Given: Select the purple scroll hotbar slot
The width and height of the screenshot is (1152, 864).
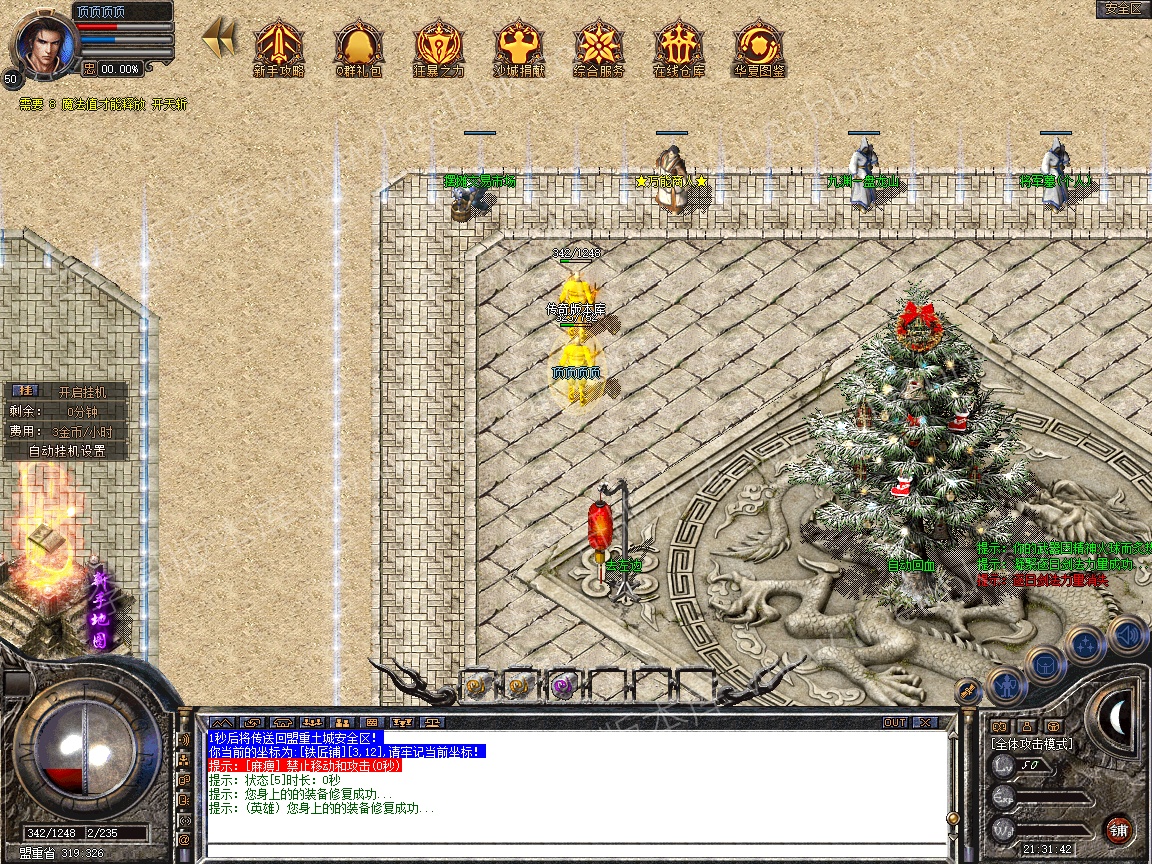Looking at the screenshot, I should (x=561, y=686).
